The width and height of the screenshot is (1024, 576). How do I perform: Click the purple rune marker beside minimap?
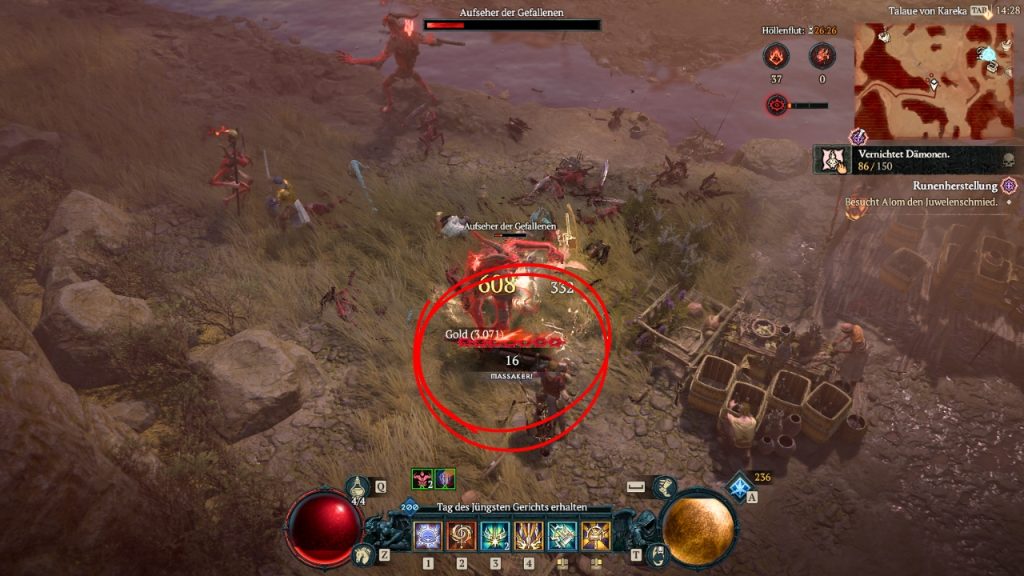[858, 137]
